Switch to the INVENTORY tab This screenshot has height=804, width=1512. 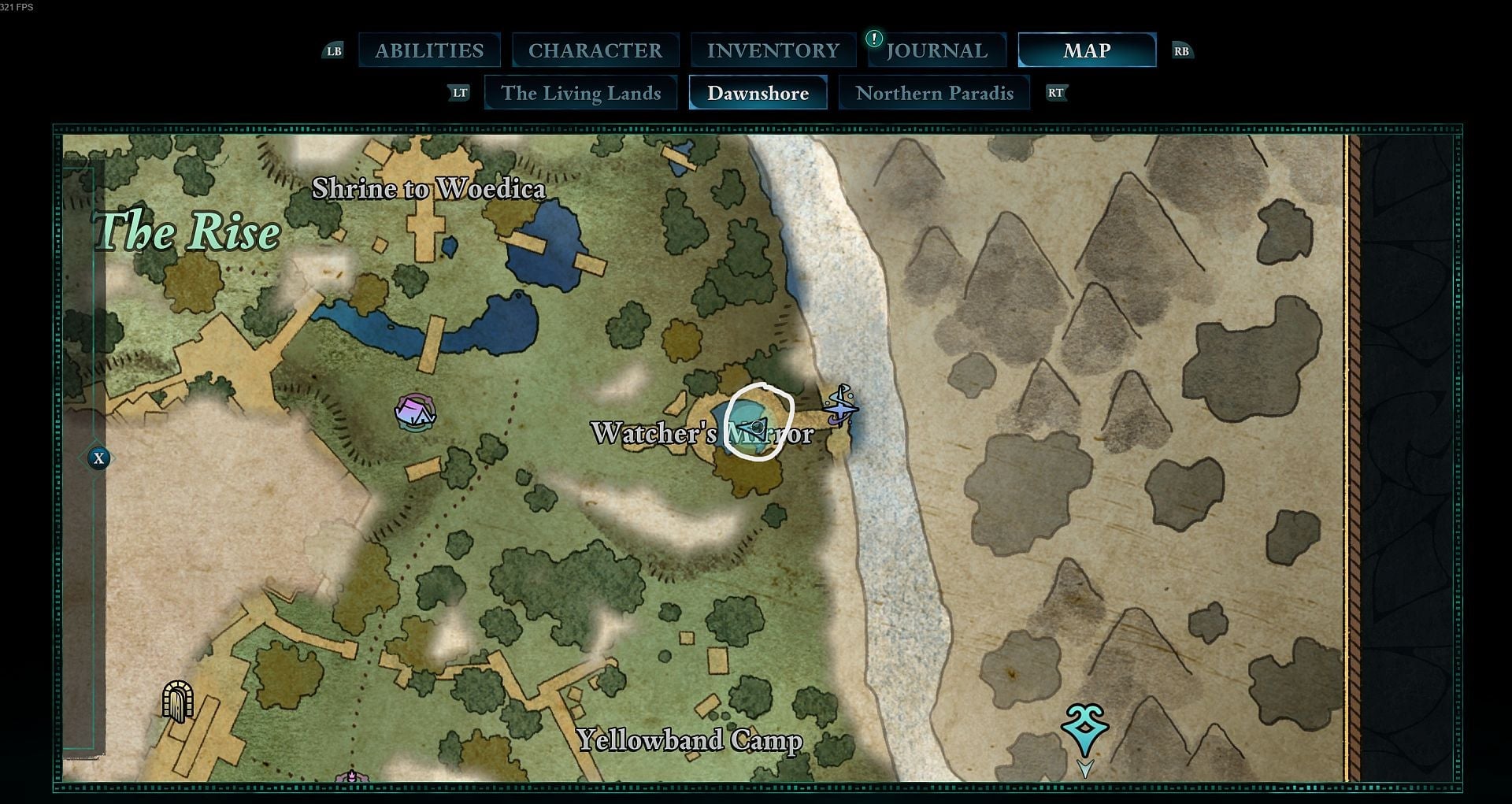point(773,50)
